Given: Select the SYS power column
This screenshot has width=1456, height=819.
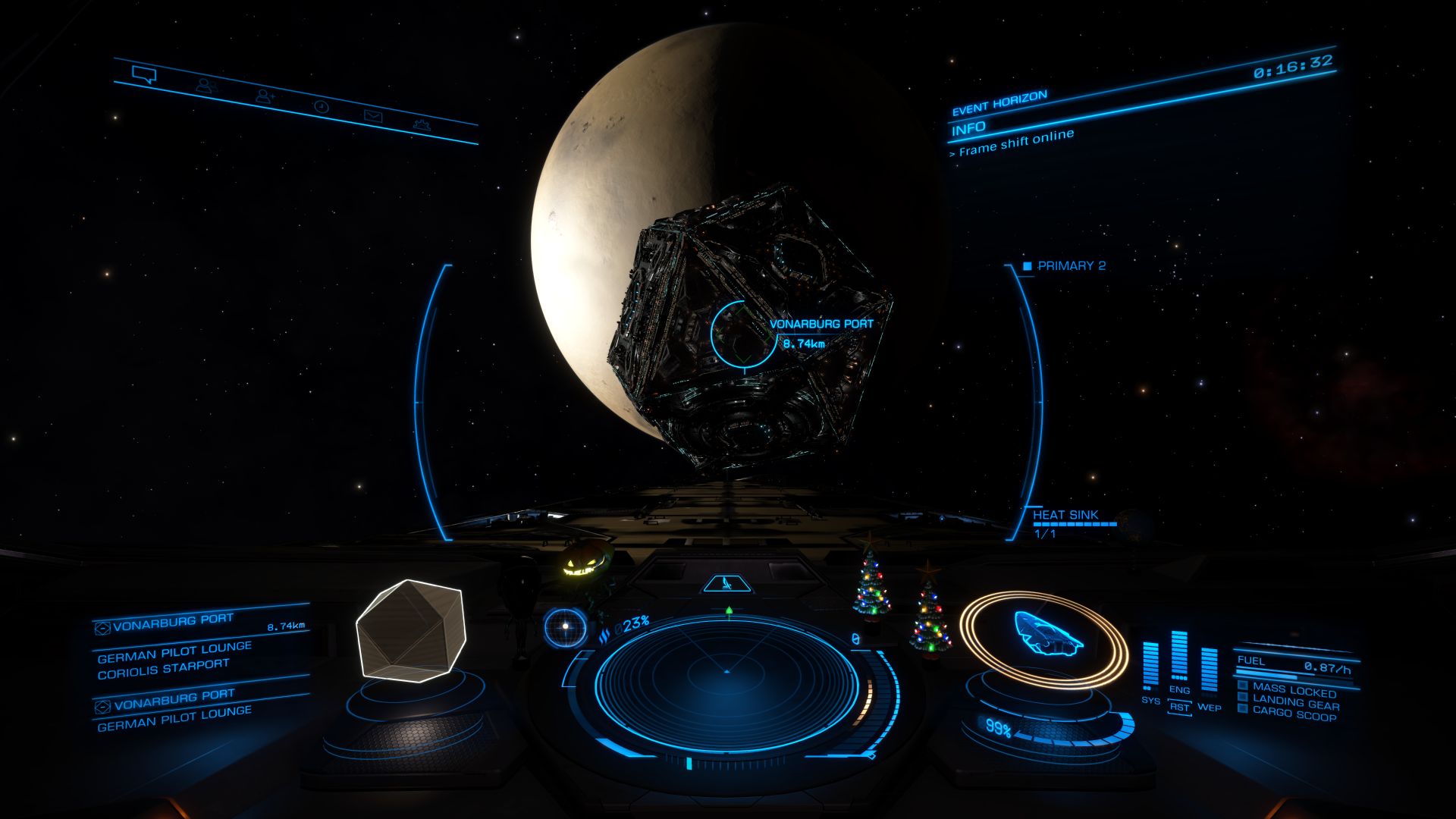Looking at the screenshot, I should 1150,667.
